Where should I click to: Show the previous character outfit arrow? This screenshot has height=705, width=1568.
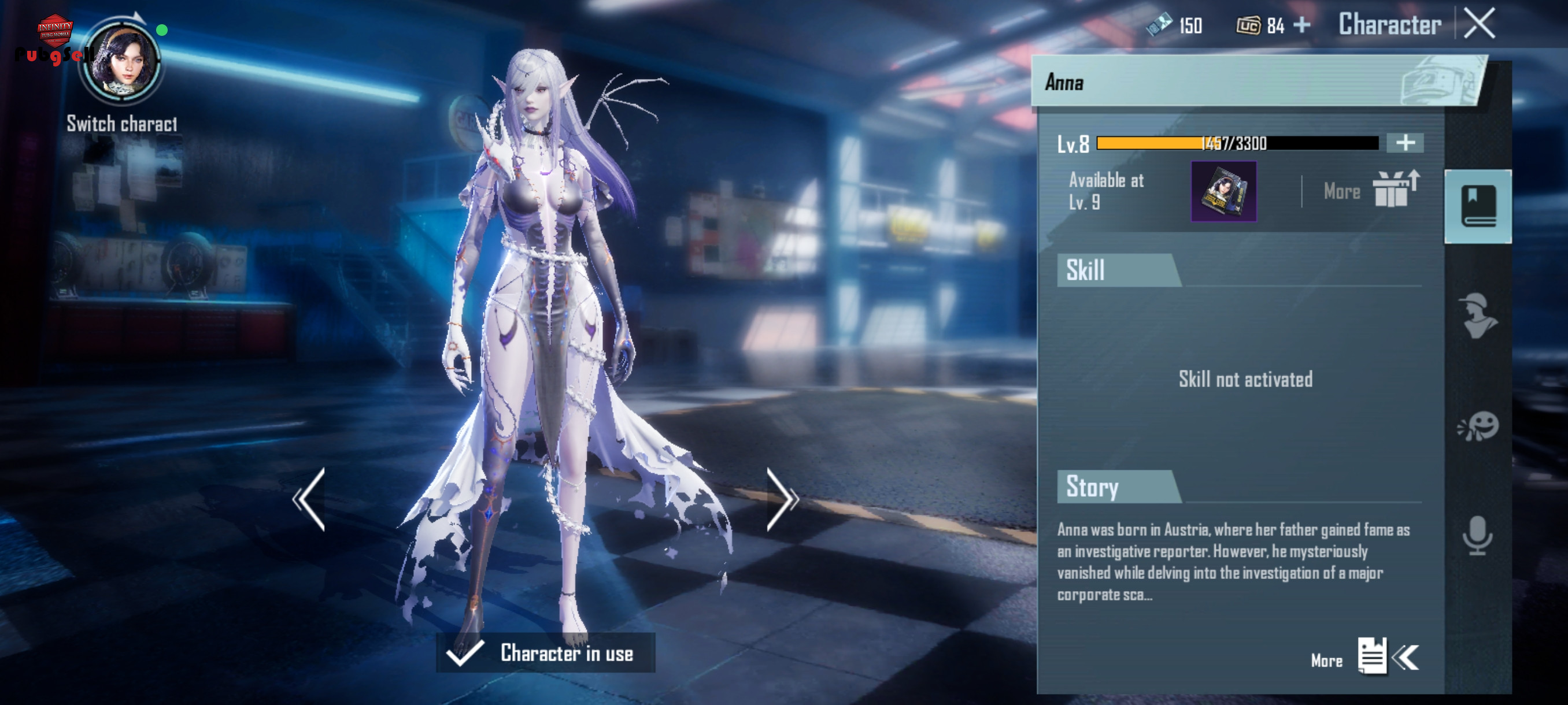tap(309, 499)
